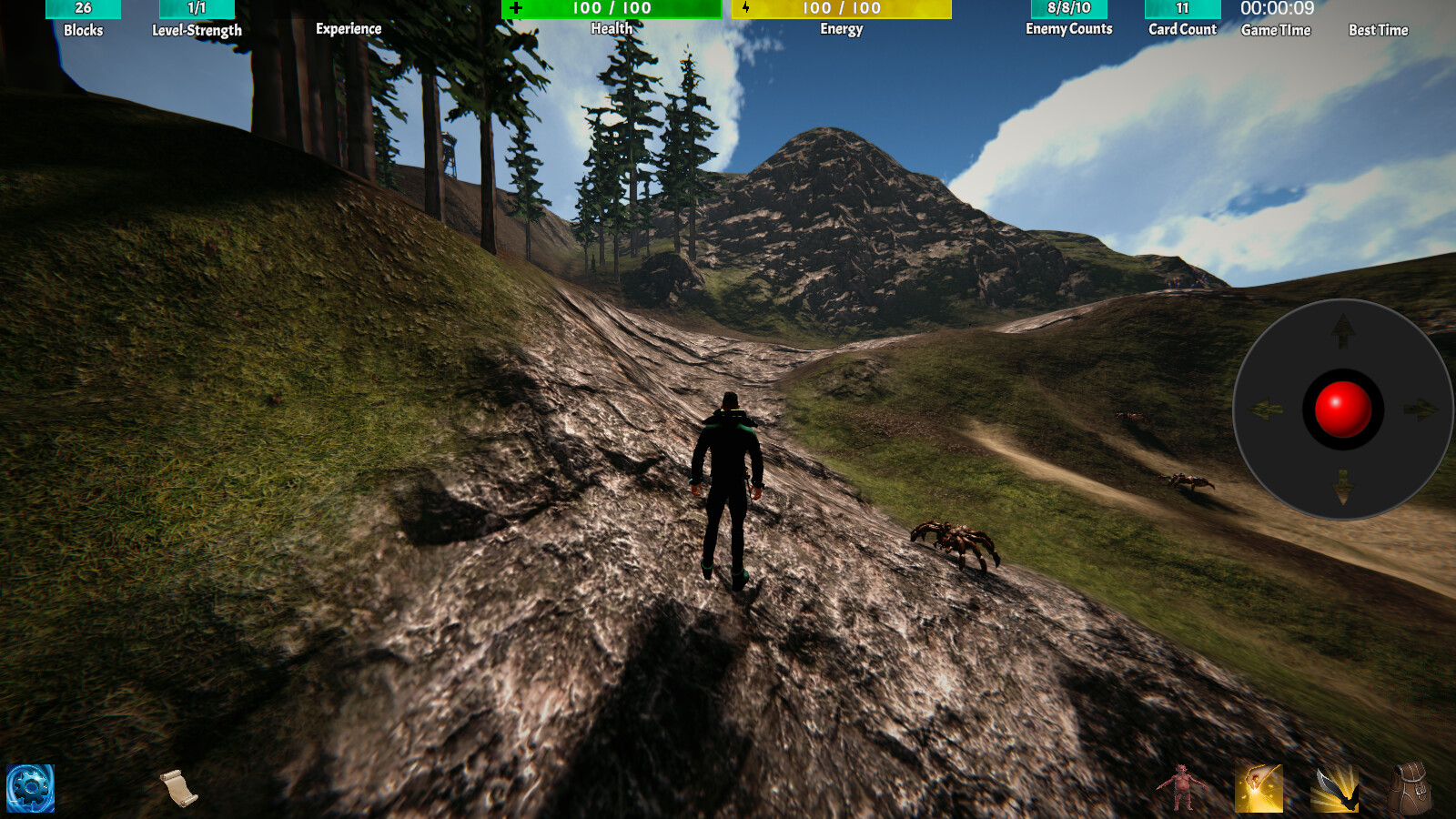
Task: Select the Experience label
Action: [349, 28]
